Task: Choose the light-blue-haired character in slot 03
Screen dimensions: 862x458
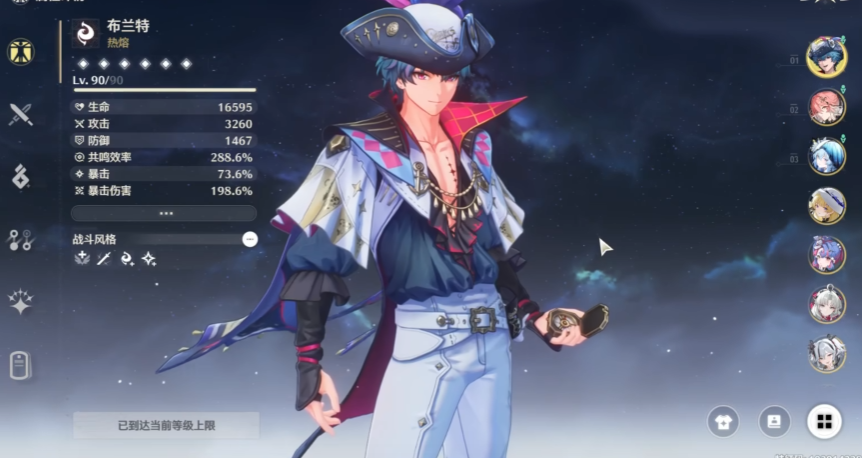Action: click(827, 155)
